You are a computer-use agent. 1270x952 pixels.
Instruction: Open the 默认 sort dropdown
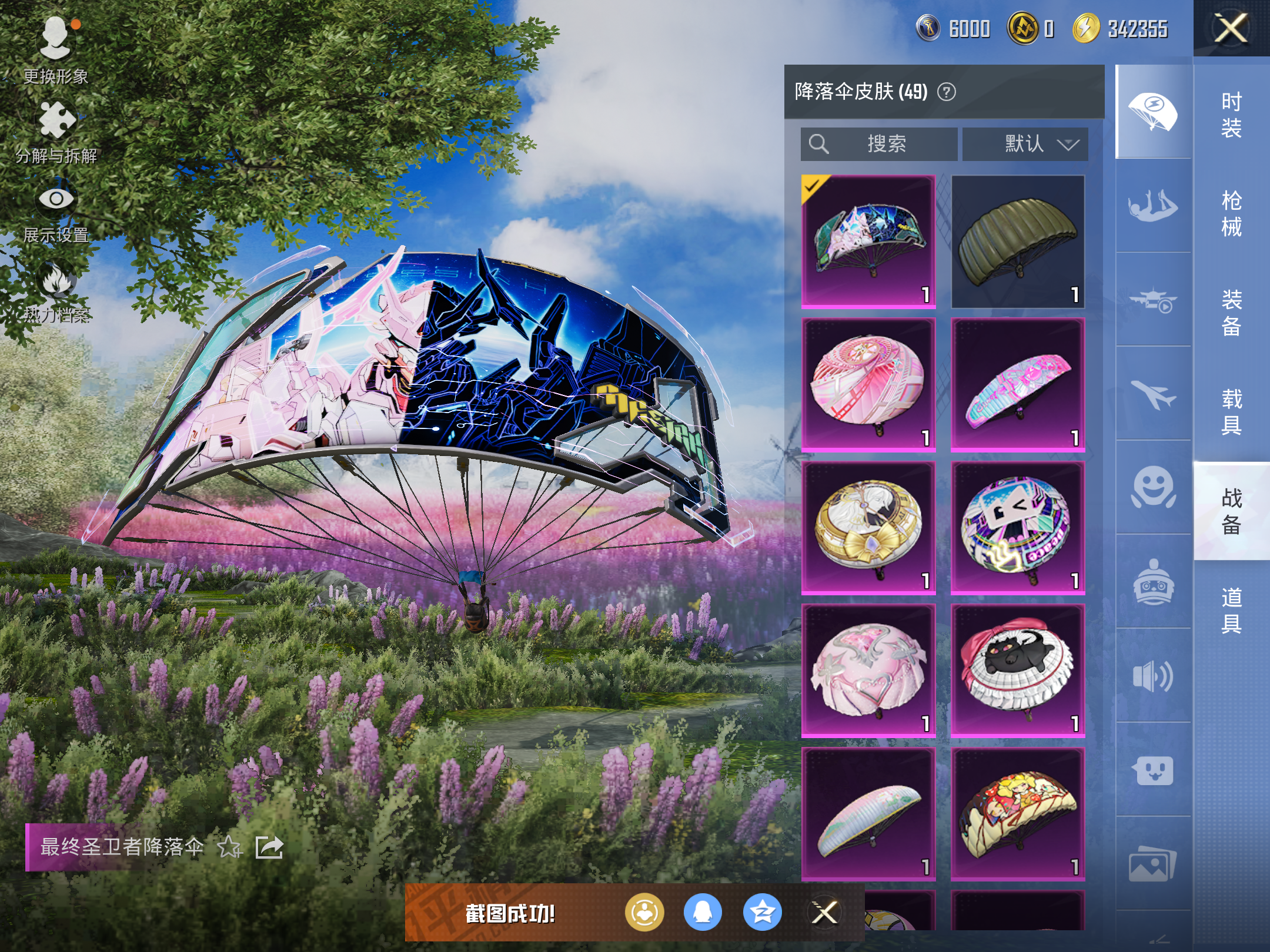(x=1025, y=144)
